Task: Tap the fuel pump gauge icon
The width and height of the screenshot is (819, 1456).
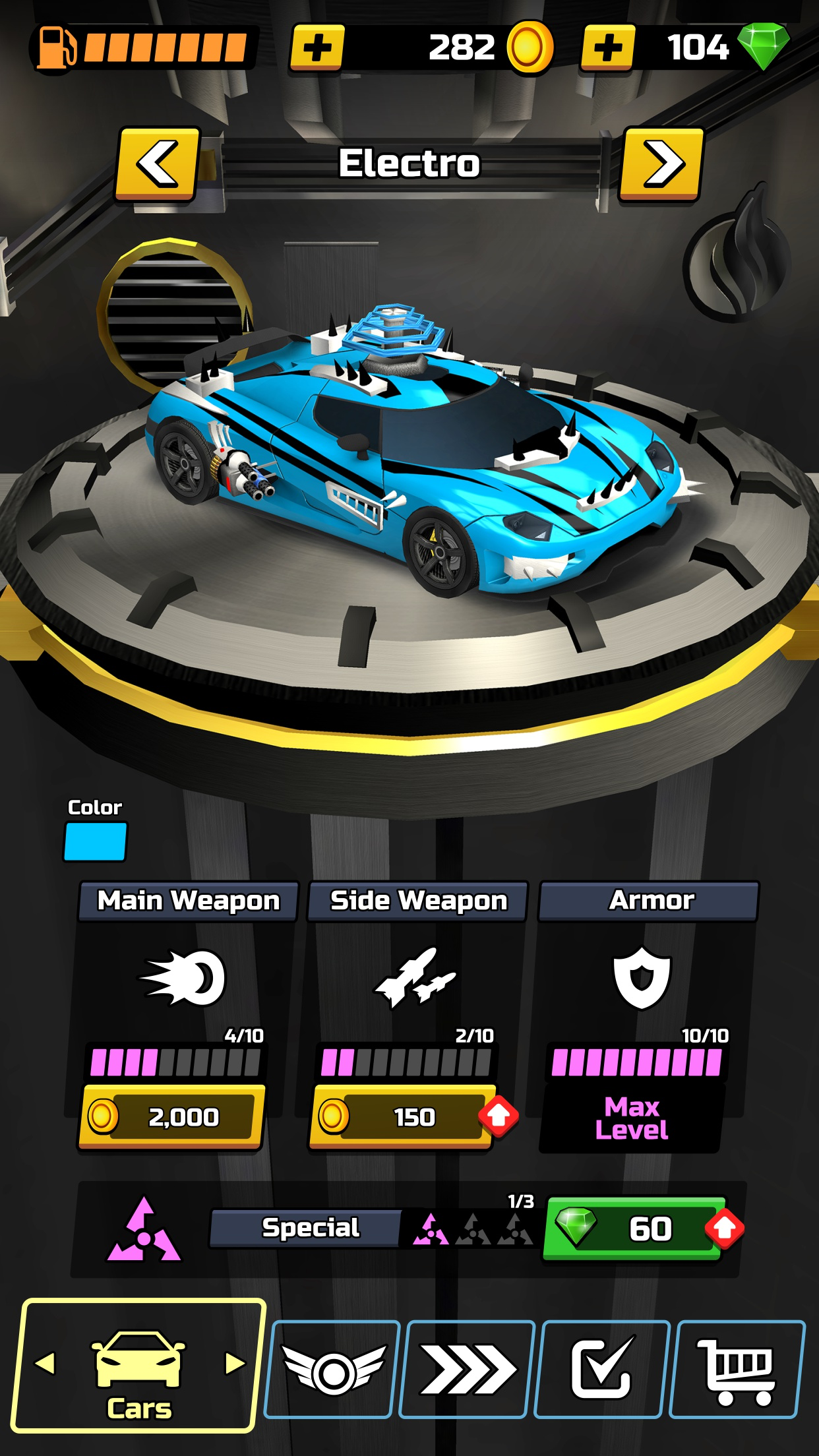Action: [56, 47]
